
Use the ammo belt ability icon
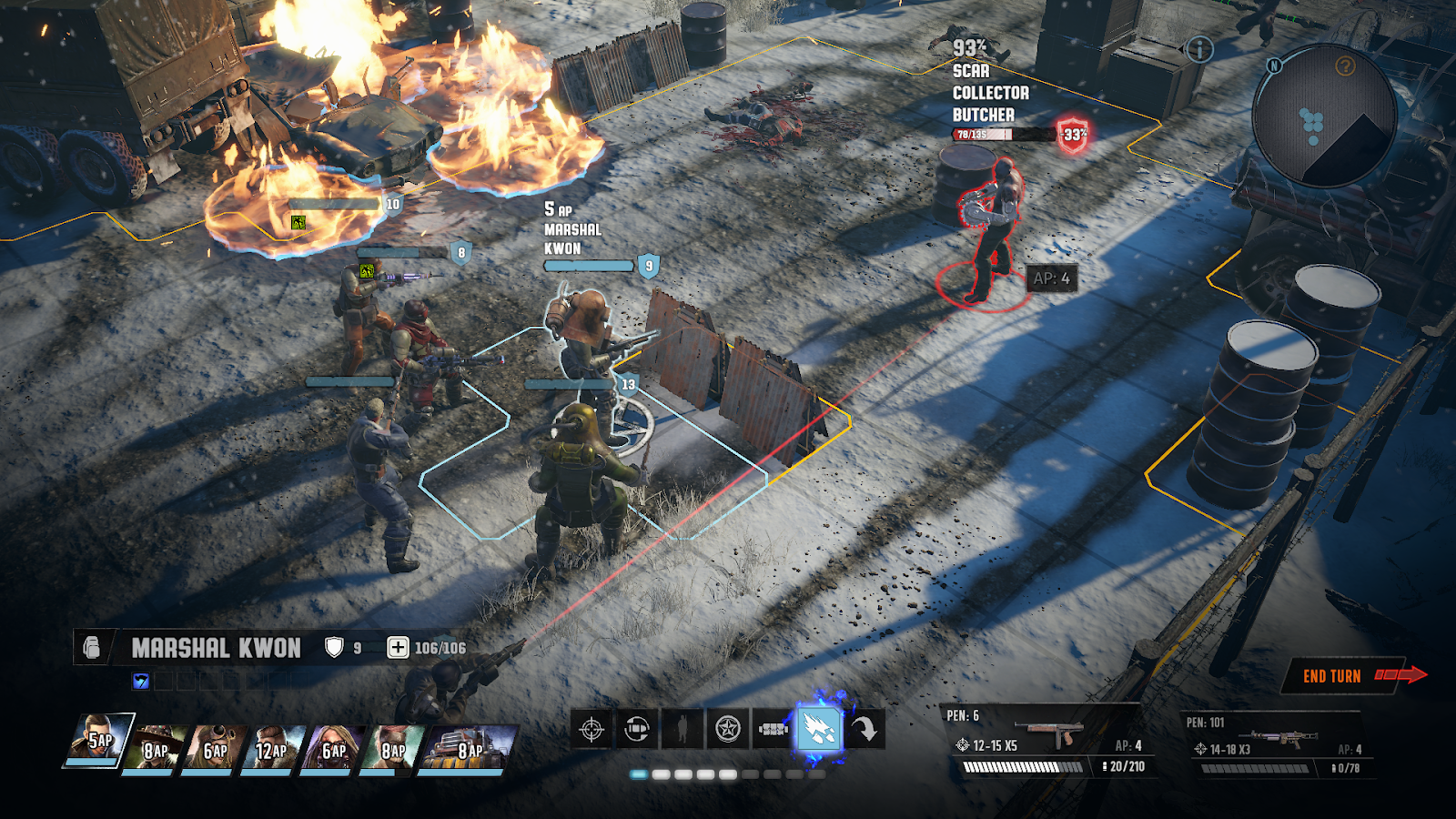[x=773, y=729]
